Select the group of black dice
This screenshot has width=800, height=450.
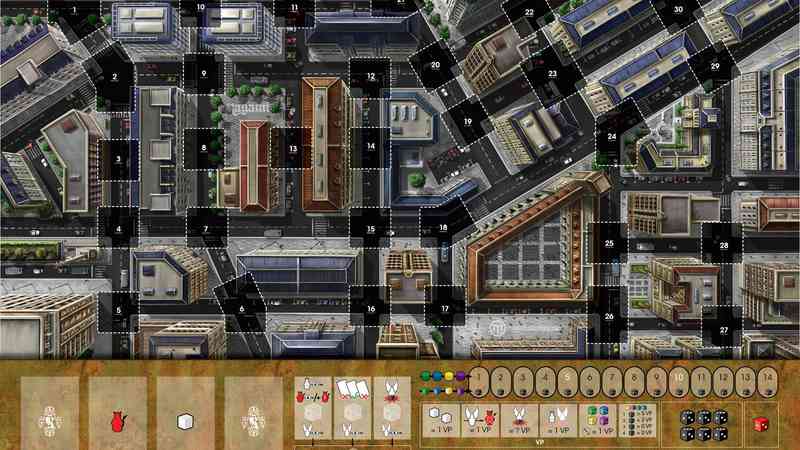(x=699, y=423)
